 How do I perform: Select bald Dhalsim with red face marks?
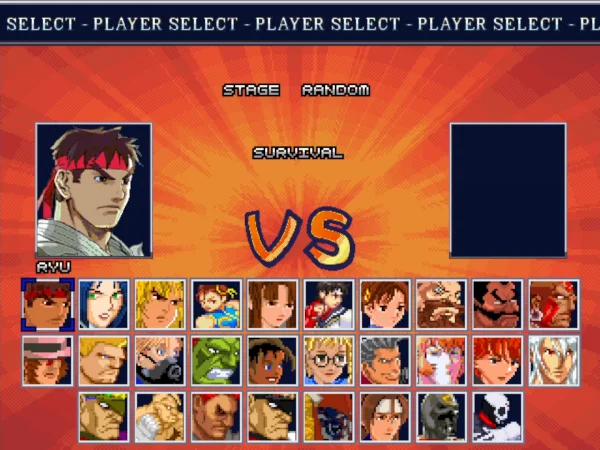coord(553,305)
